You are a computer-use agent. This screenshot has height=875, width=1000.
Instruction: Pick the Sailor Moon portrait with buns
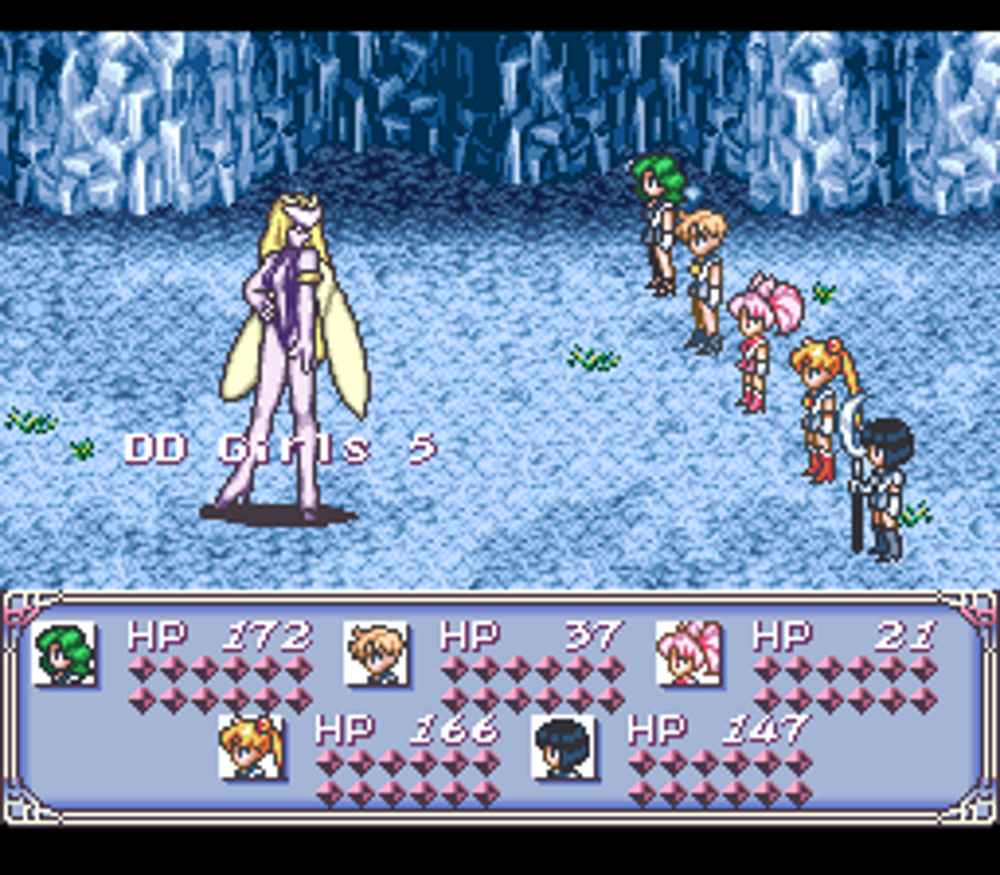coord(251,747)
